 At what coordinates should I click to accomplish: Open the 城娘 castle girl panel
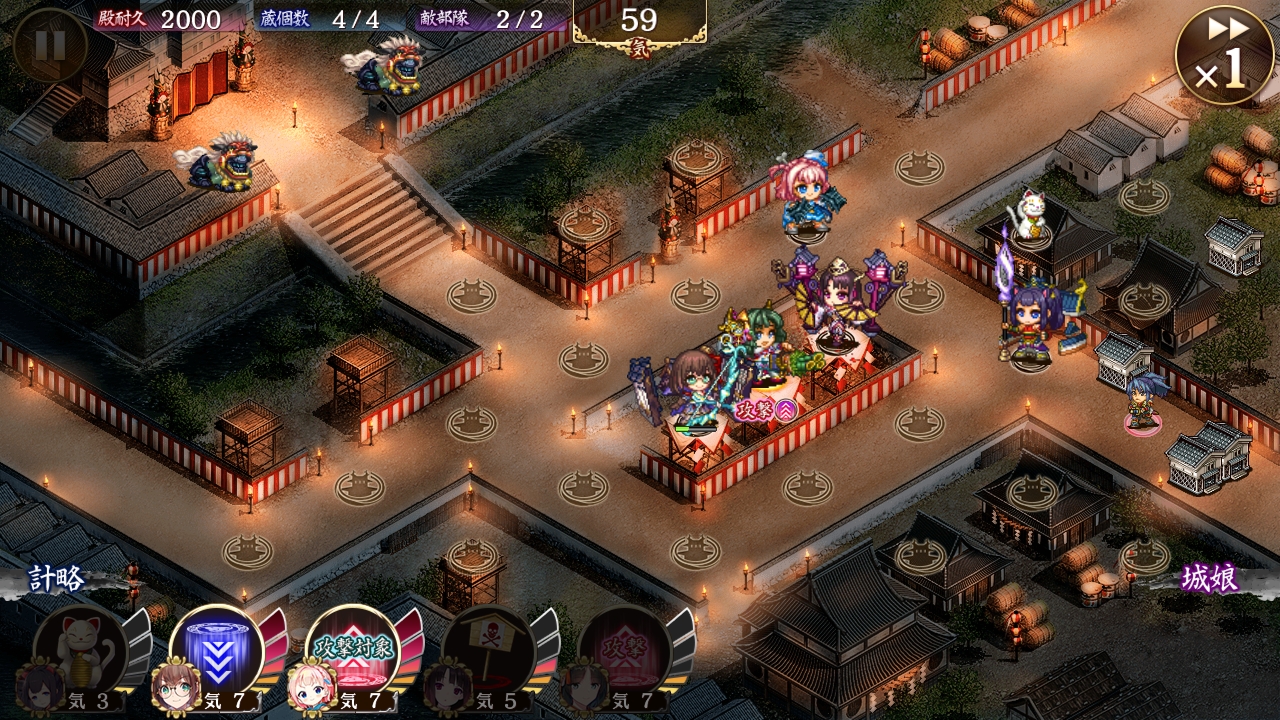point(1208,579)
